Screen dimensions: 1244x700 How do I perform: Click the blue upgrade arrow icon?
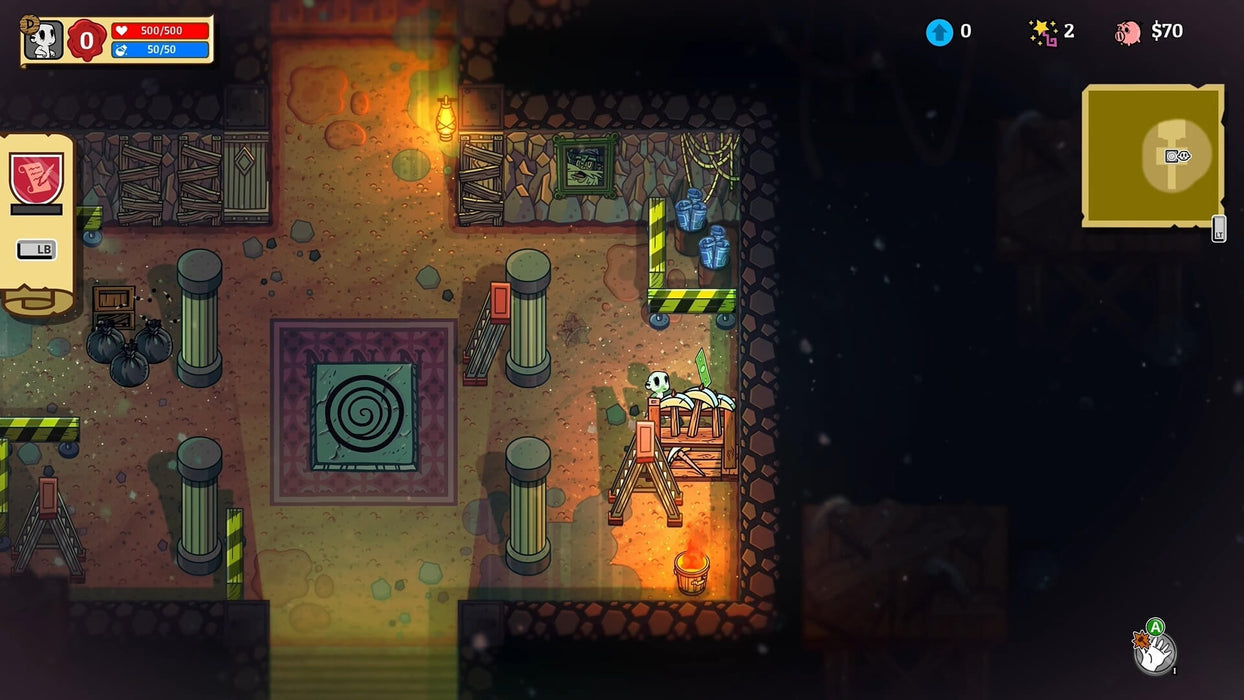[x=939, y=32]
